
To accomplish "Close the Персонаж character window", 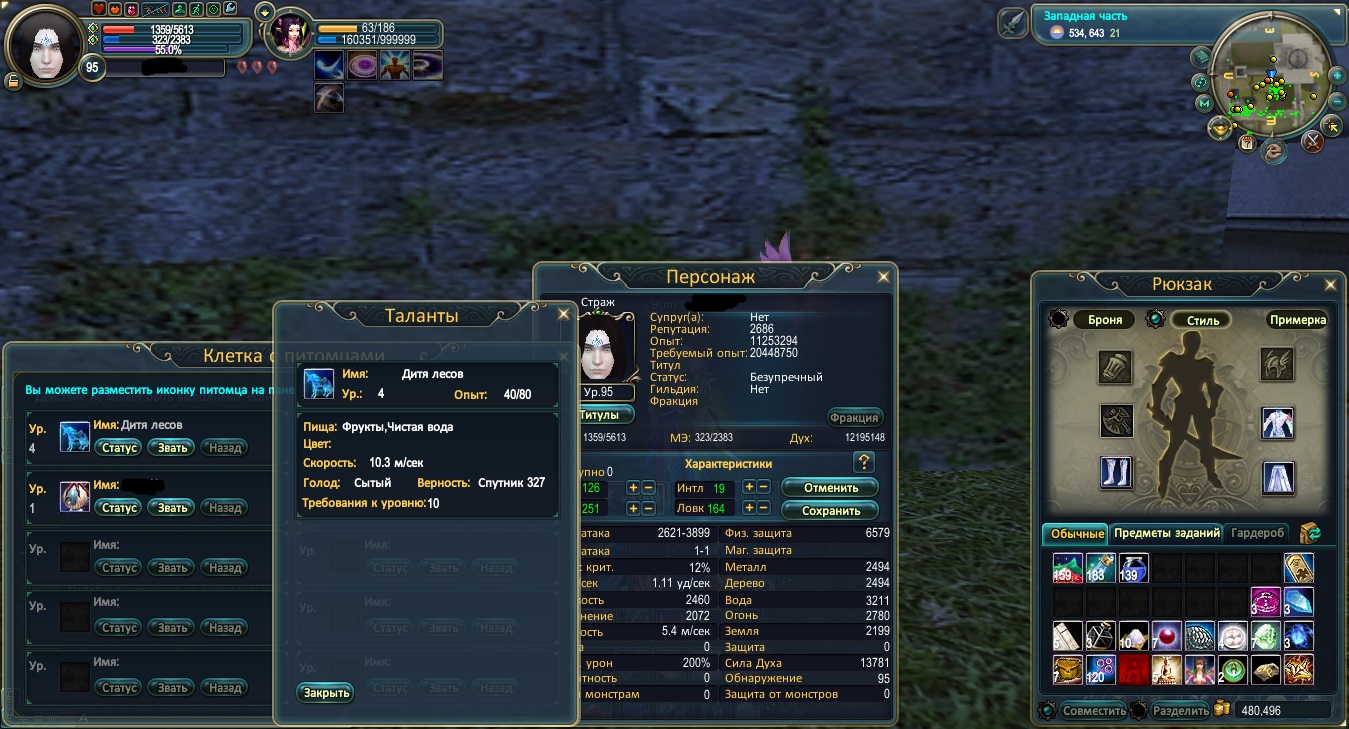I will pyautogui.click(x=883, y=277).
